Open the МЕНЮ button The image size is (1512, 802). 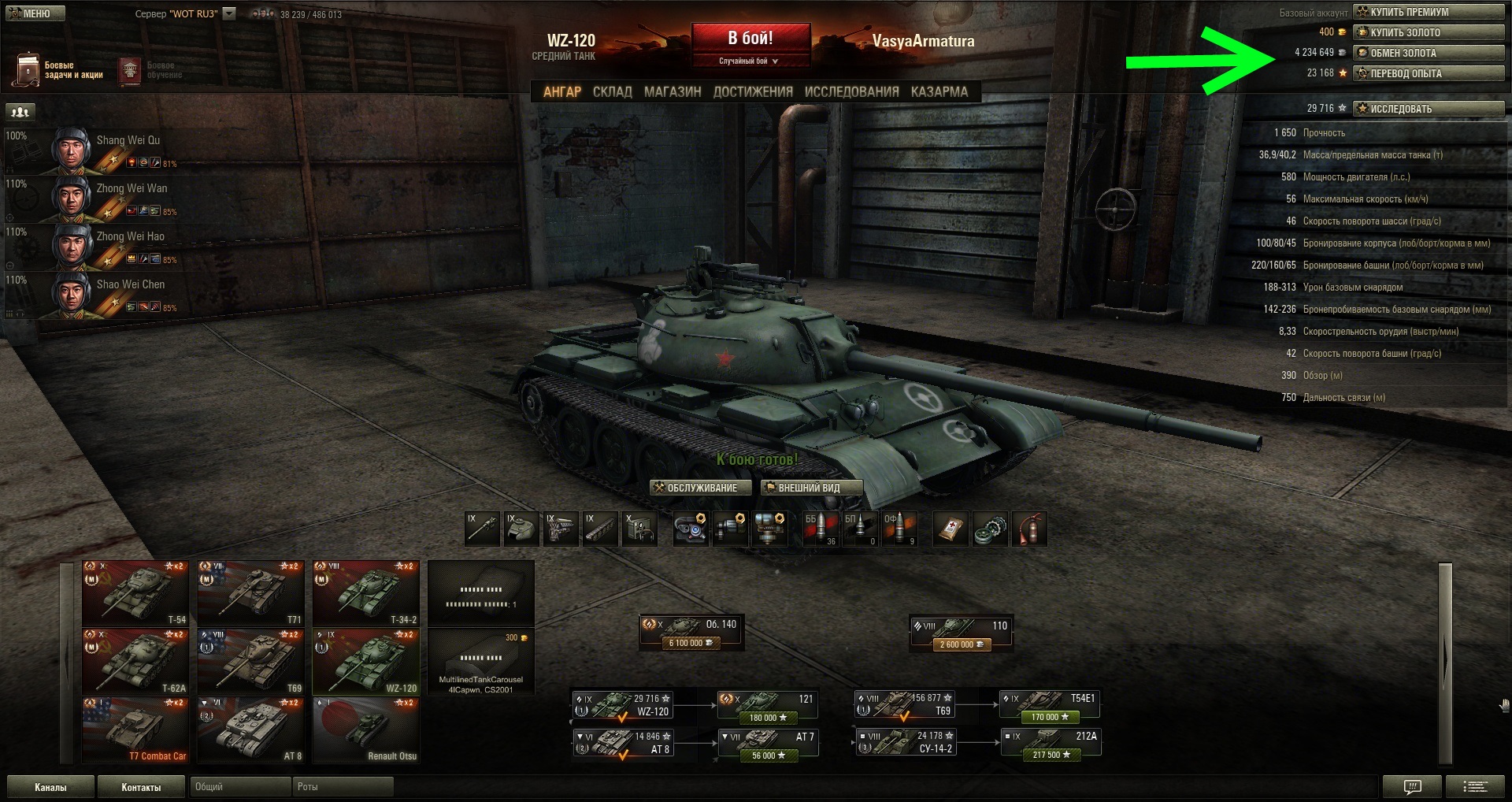click(32, 13)
